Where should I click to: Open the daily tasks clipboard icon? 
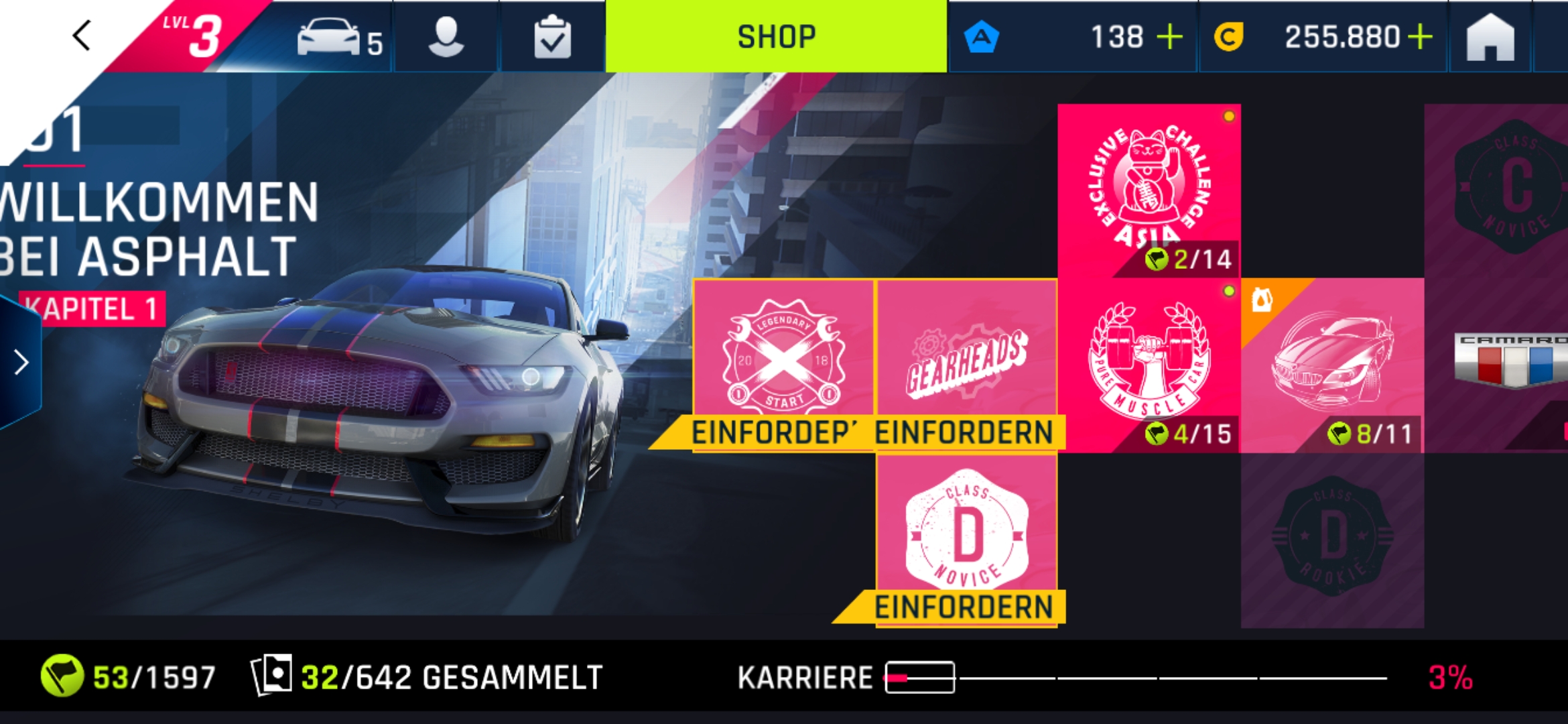(x=551, y=37)
